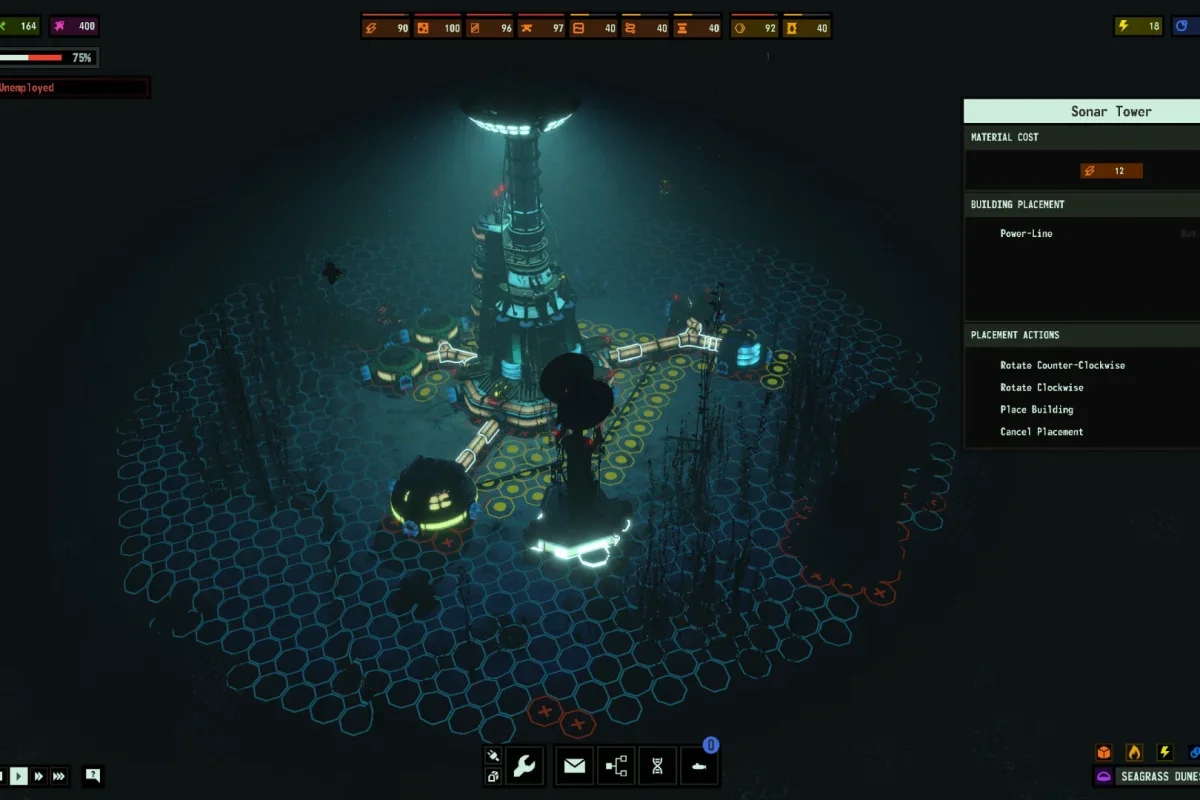Open the question mark help bubble

tap(93, 775)
